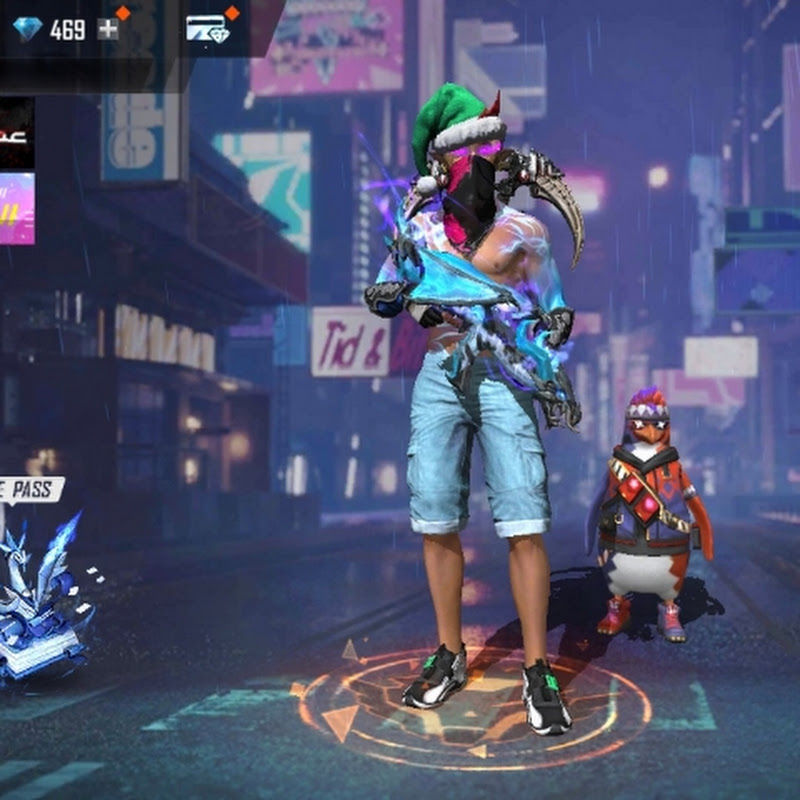Open the diamond voucher card icon

click(207, 29)
